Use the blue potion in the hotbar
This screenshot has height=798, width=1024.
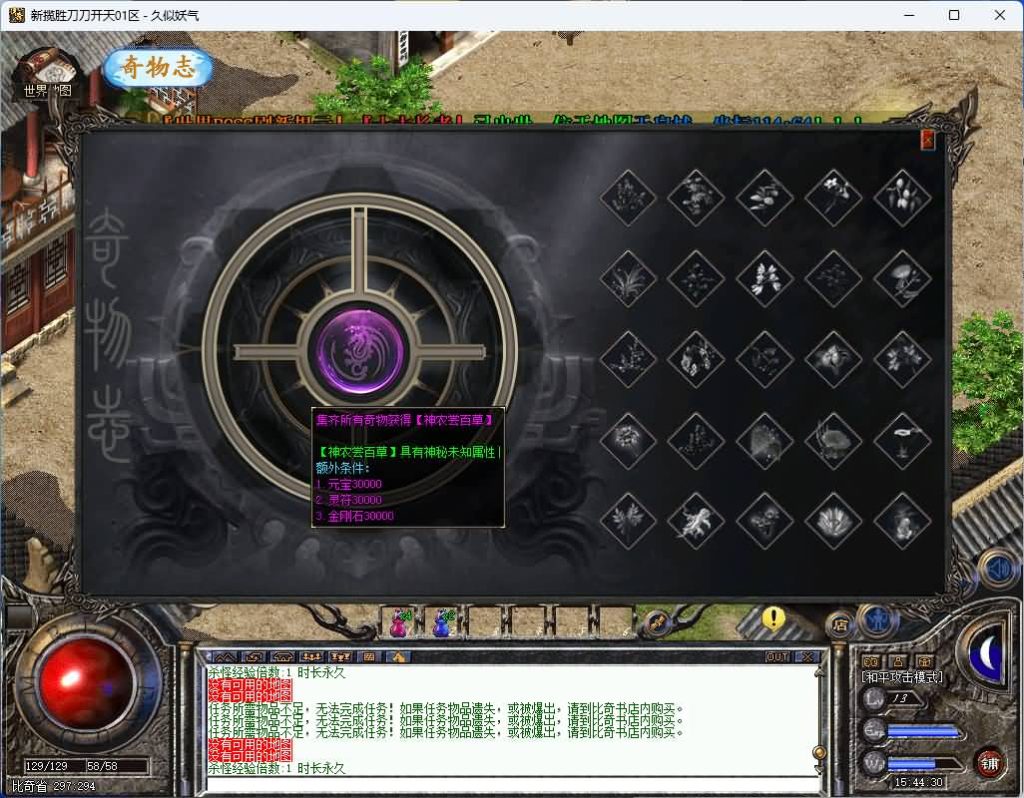click(x=441, y=623)
